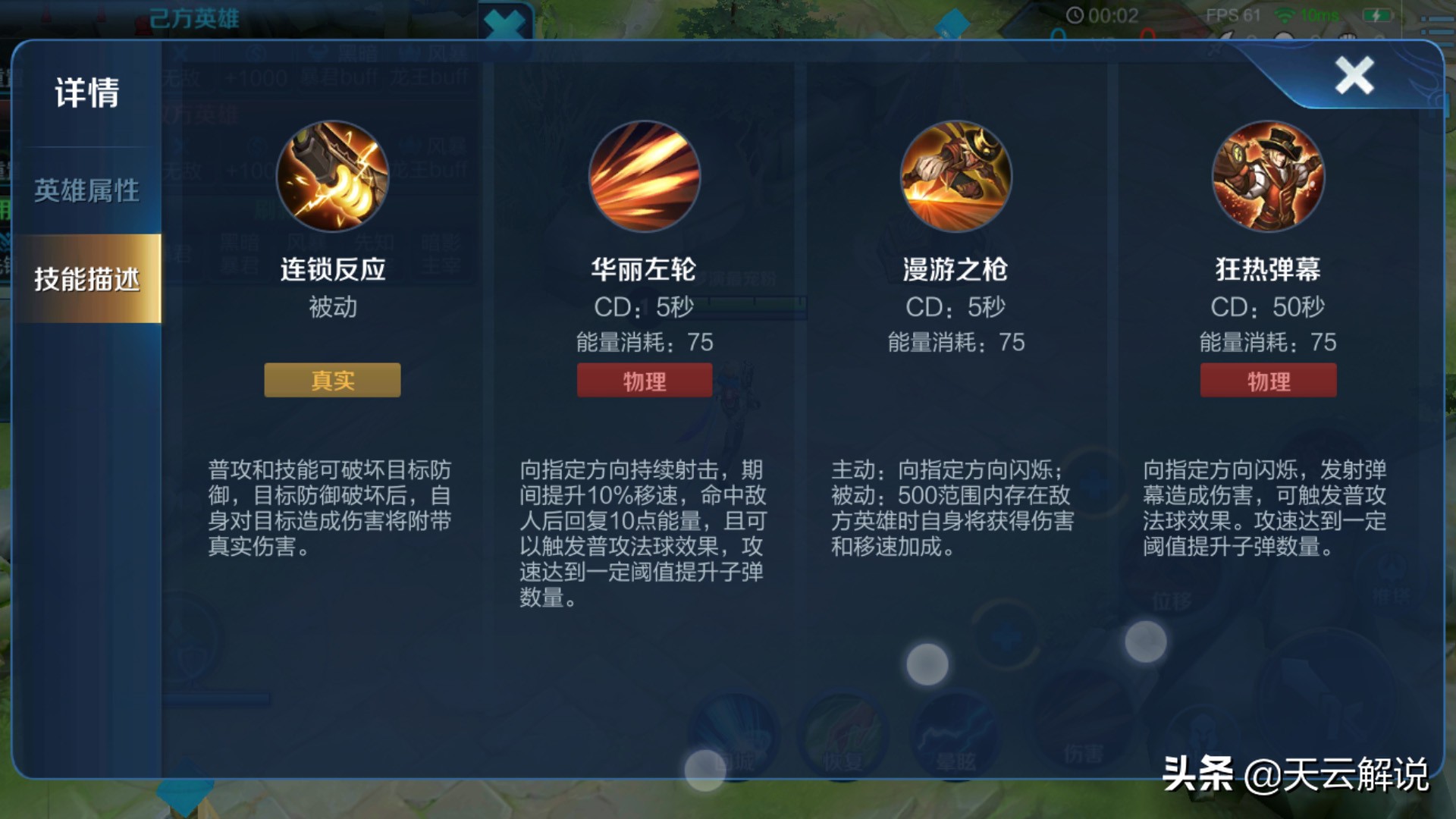Image resolution: width=1456 pixels, height=819 pixels.
Task: Select the 连锁反应 passive skill icon
Action: point(331,176)
